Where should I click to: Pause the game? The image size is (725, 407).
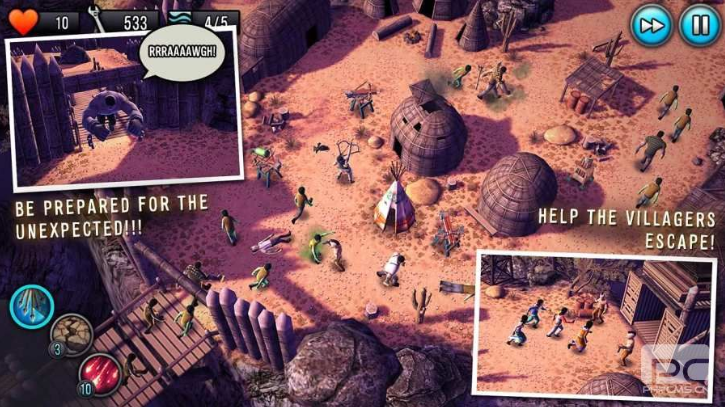tap(698, 23)
